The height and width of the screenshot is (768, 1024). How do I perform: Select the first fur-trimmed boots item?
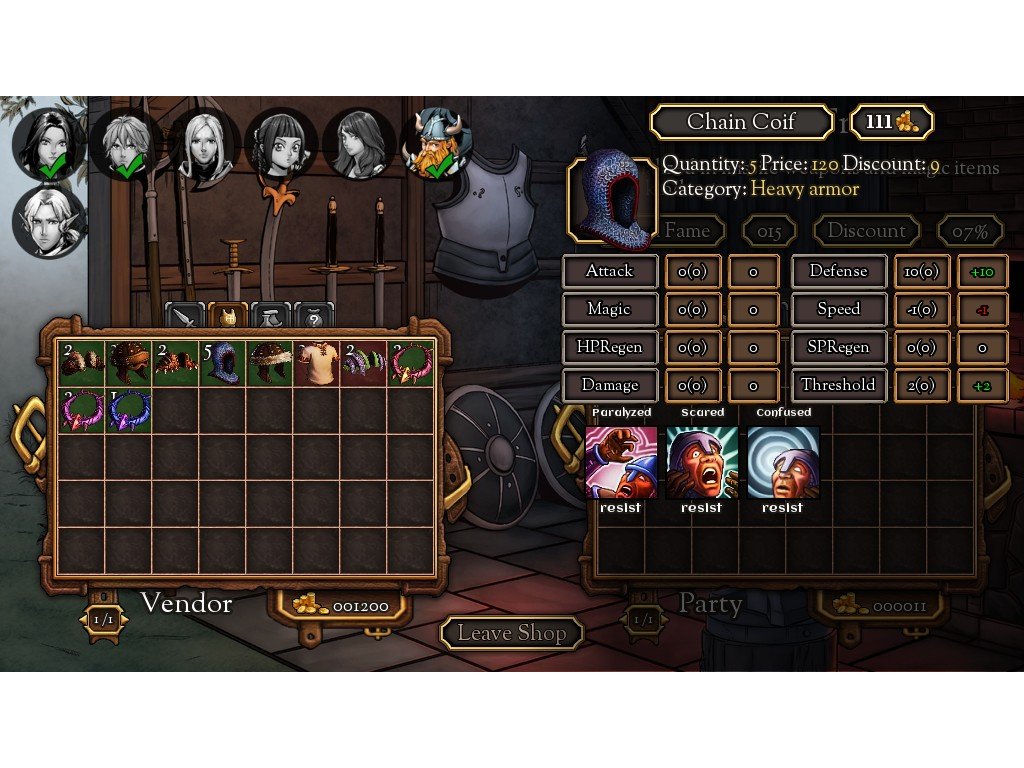(81, 362)
